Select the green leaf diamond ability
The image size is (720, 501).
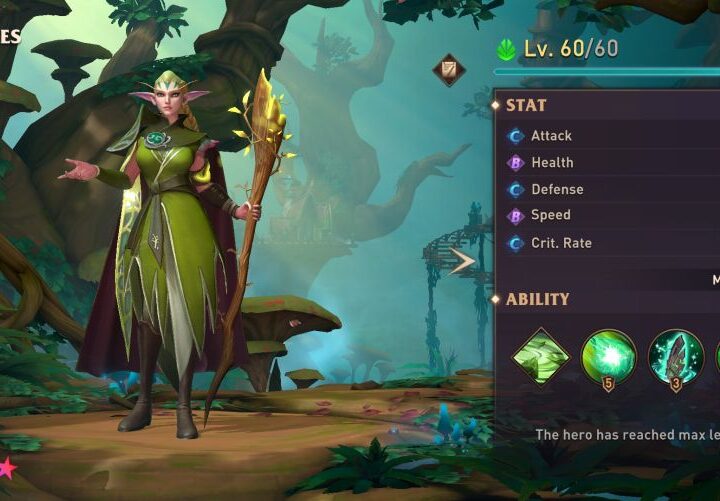tap(541, 357)
